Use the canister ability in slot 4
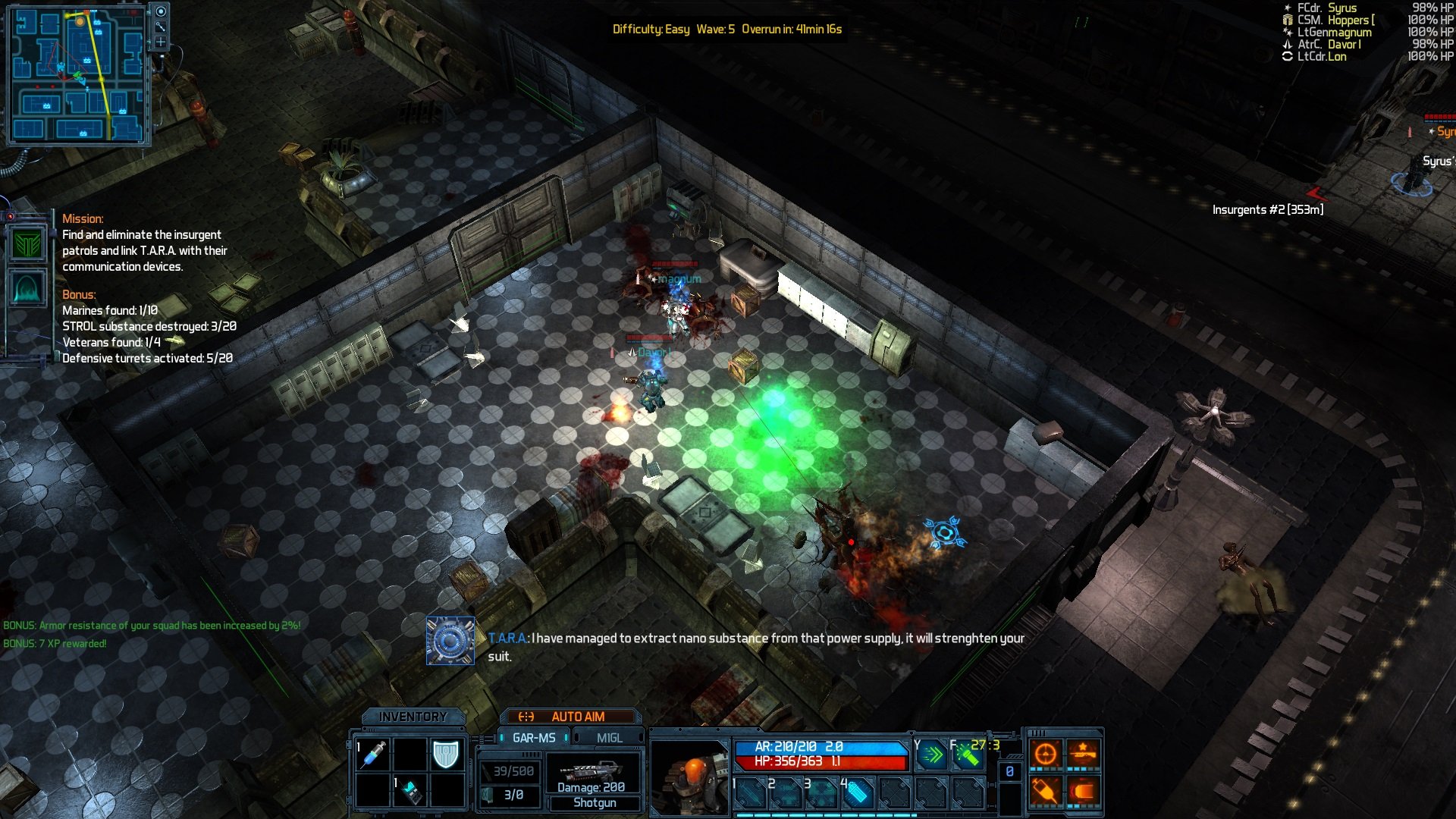 point(857,793)
